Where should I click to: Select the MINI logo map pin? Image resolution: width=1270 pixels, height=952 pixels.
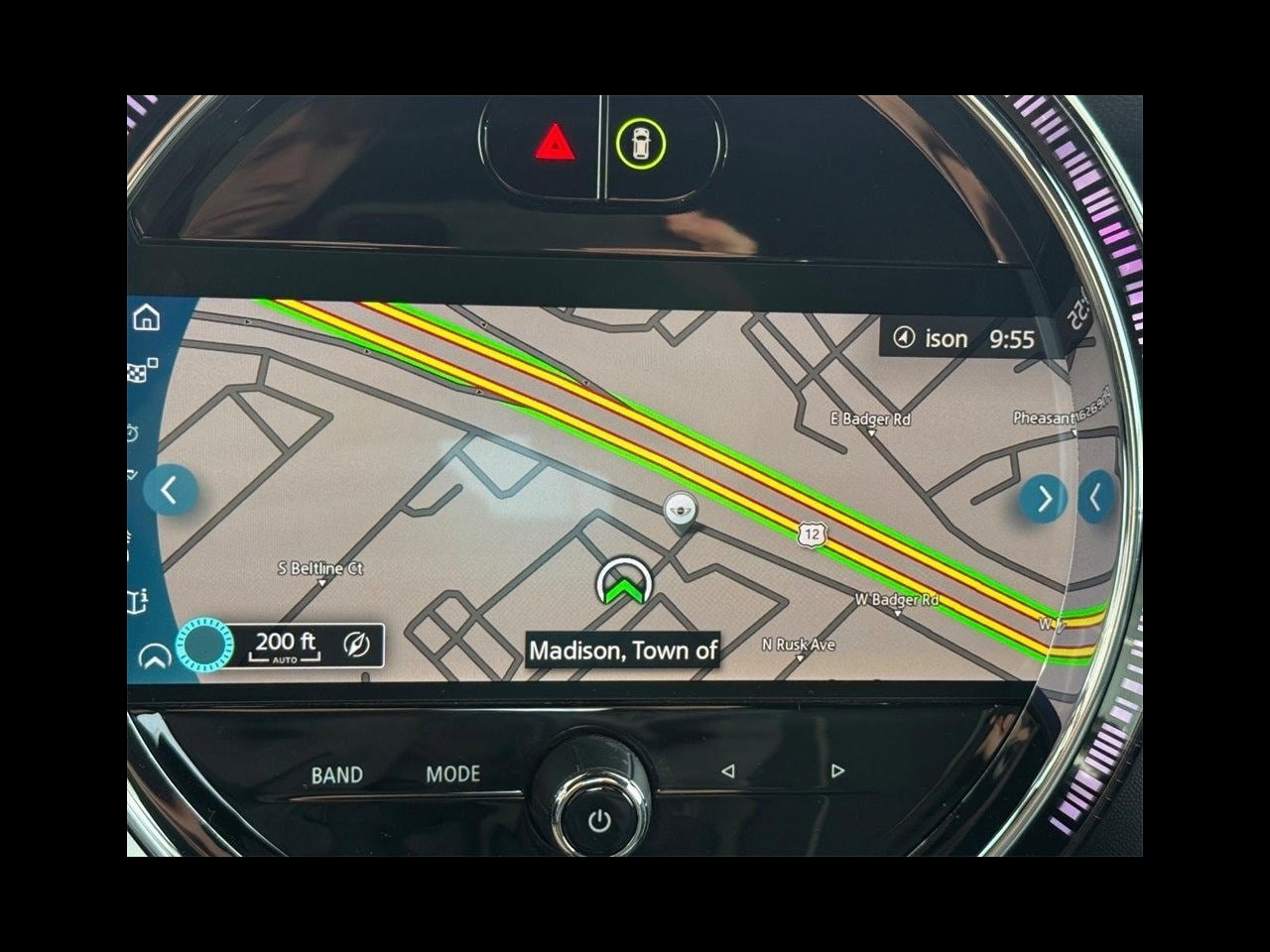(679, 510)
